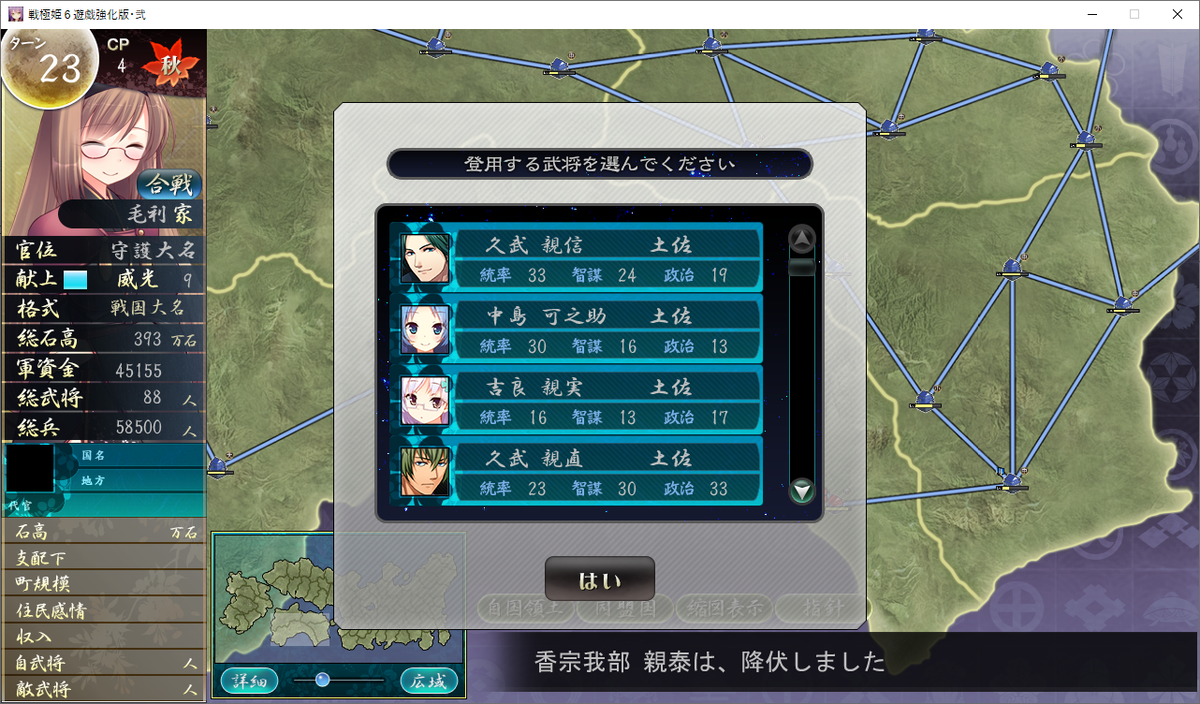Click the list's scroll-up arrow
1200x704 pixels.
[x=802, y=239]
